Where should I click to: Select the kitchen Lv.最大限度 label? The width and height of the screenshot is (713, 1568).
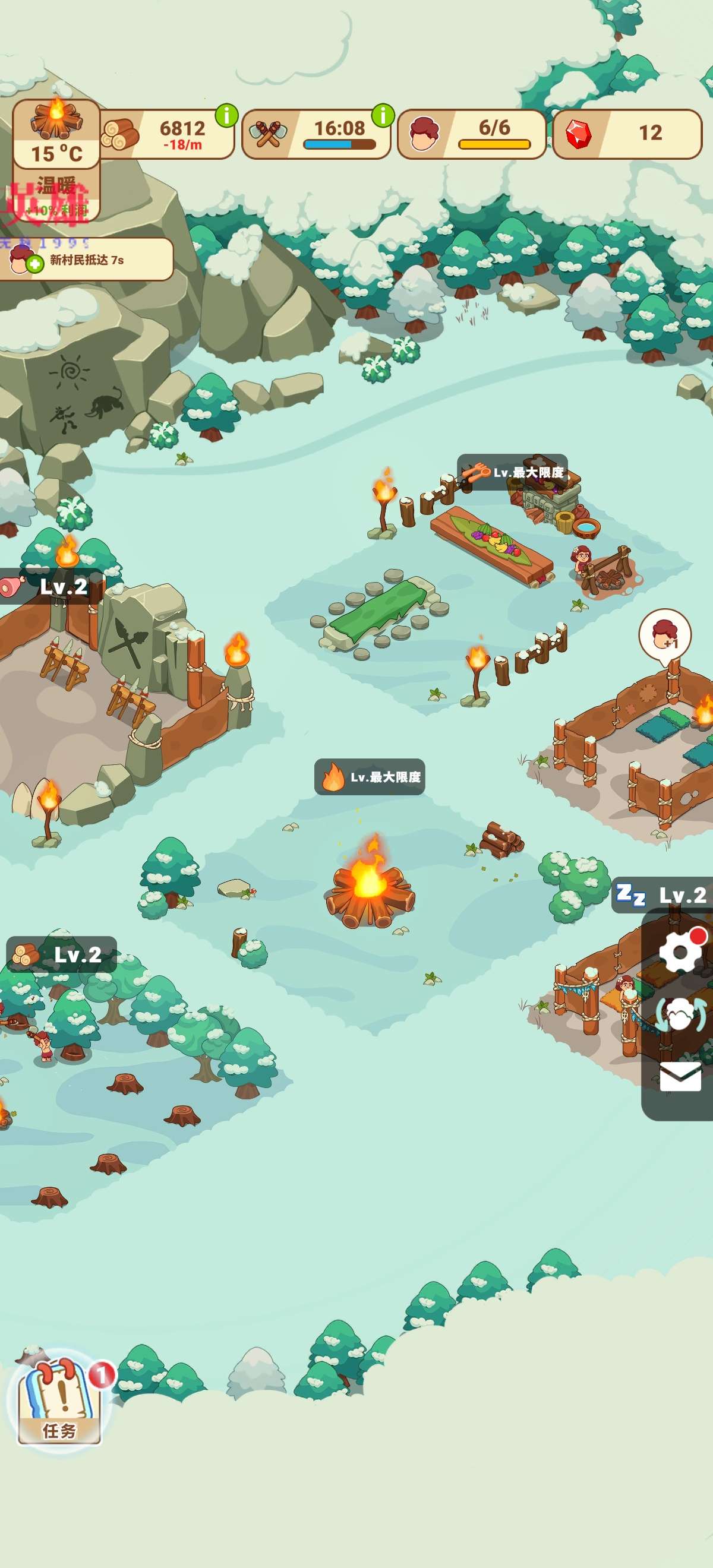pyautogui.click(x=512, y=472)
